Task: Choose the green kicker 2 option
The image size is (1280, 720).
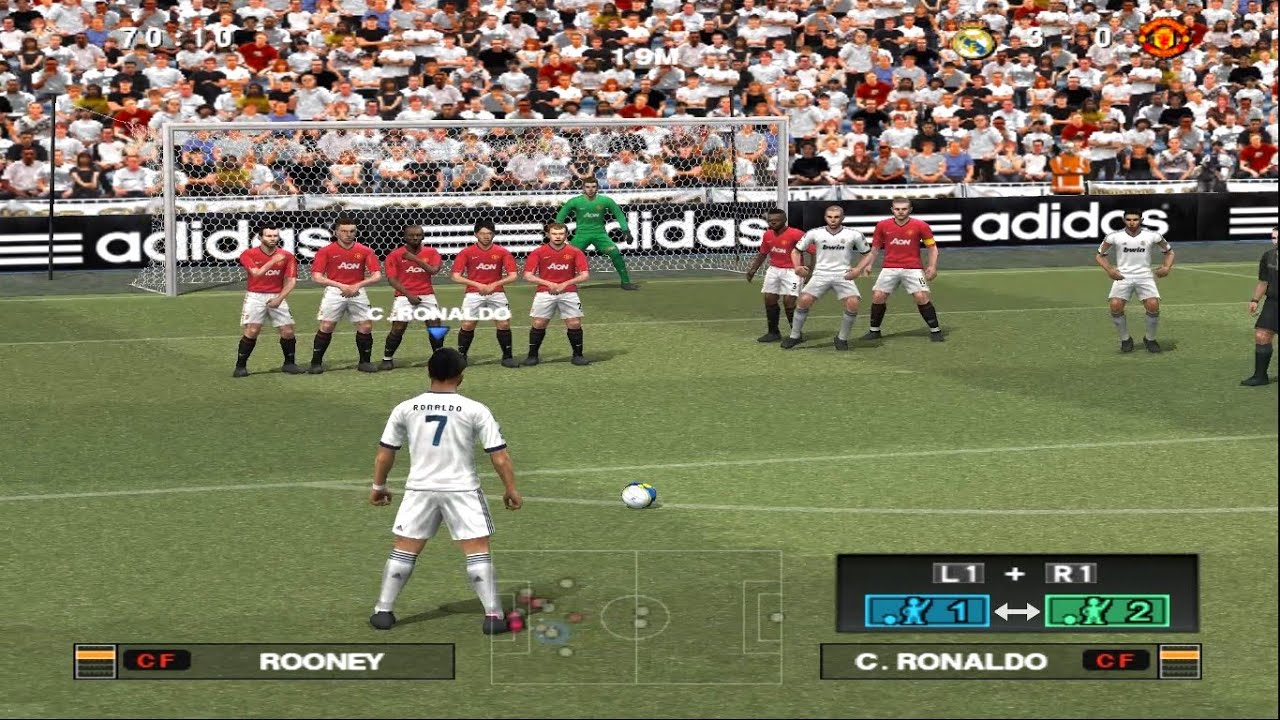Action: [1106, 610]
